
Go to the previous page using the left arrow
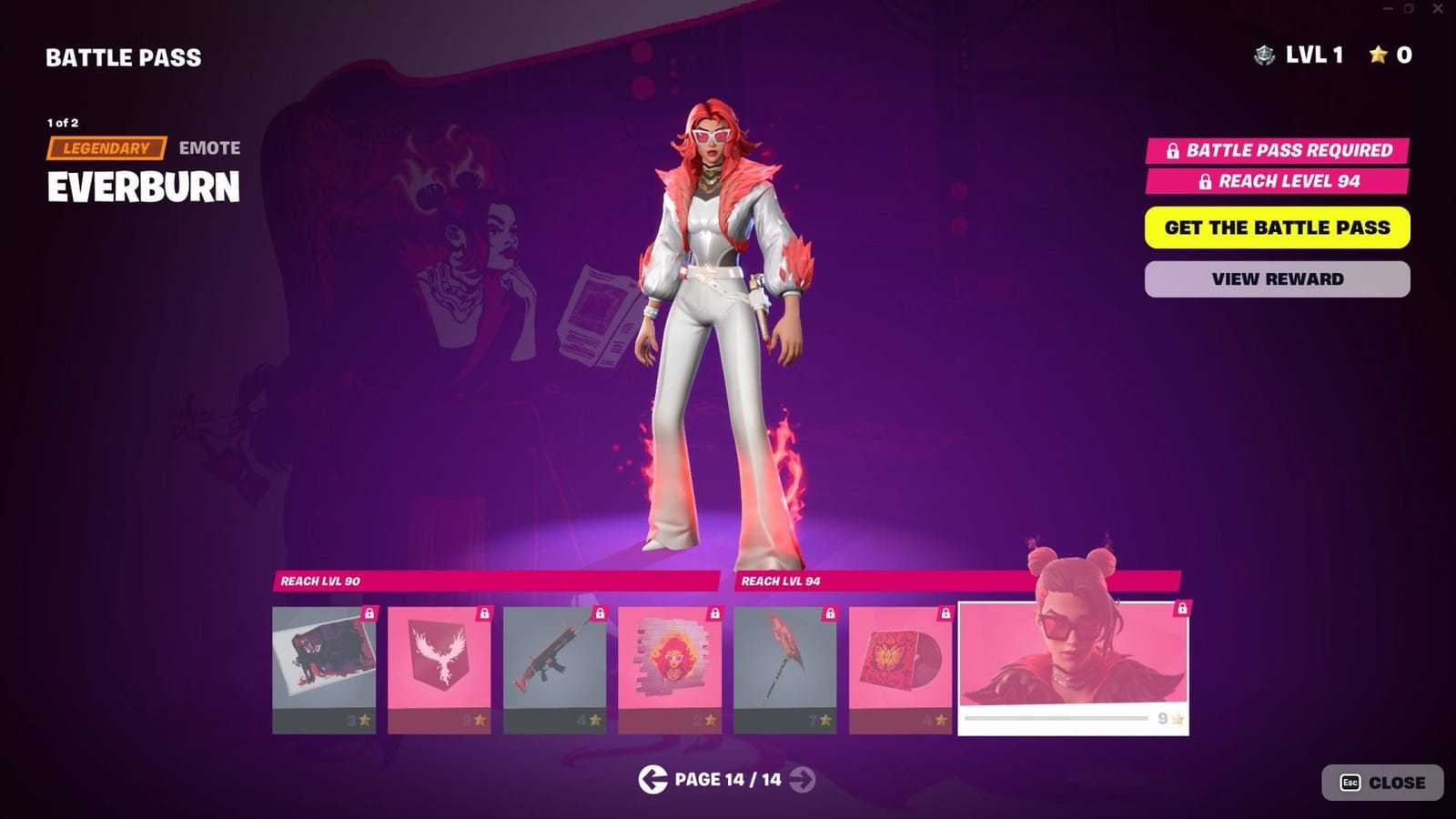click(652, 780)
